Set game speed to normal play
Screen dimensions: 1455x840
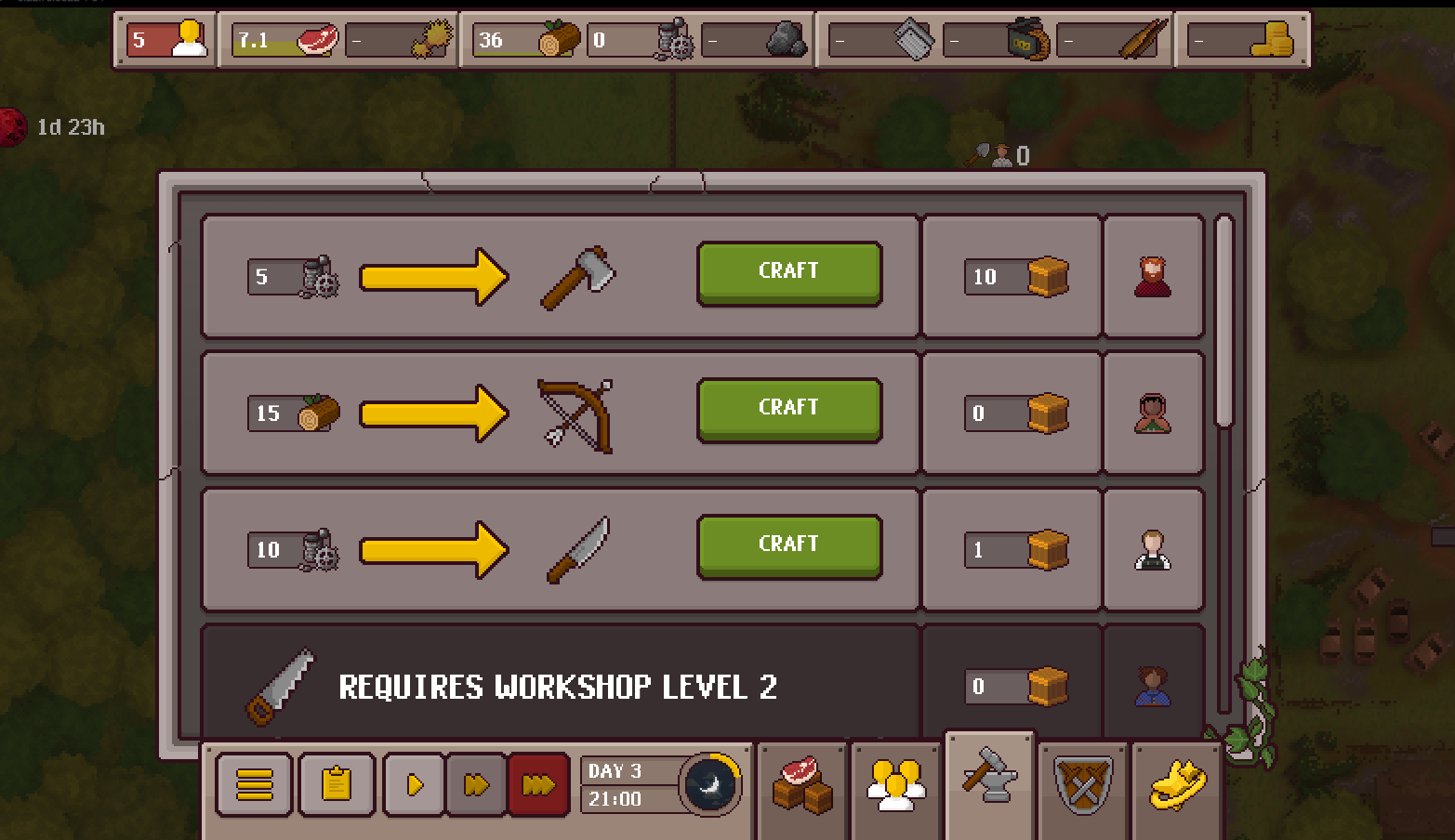coord(415,785)
